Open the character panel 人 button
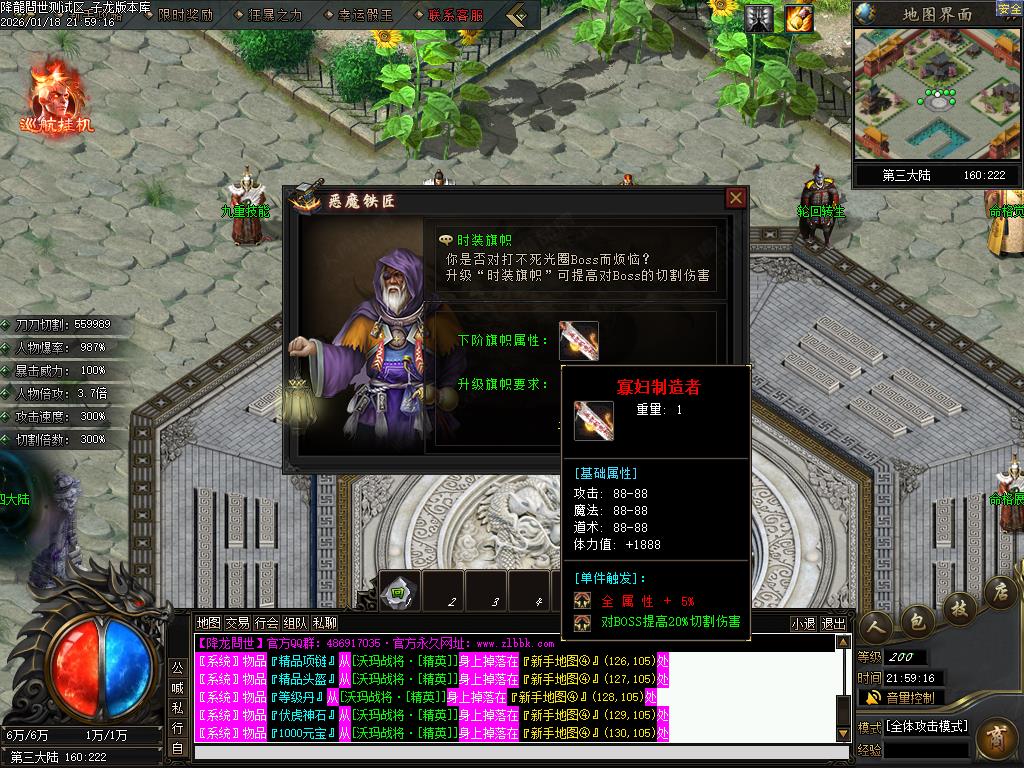 (x=876, y=628)
